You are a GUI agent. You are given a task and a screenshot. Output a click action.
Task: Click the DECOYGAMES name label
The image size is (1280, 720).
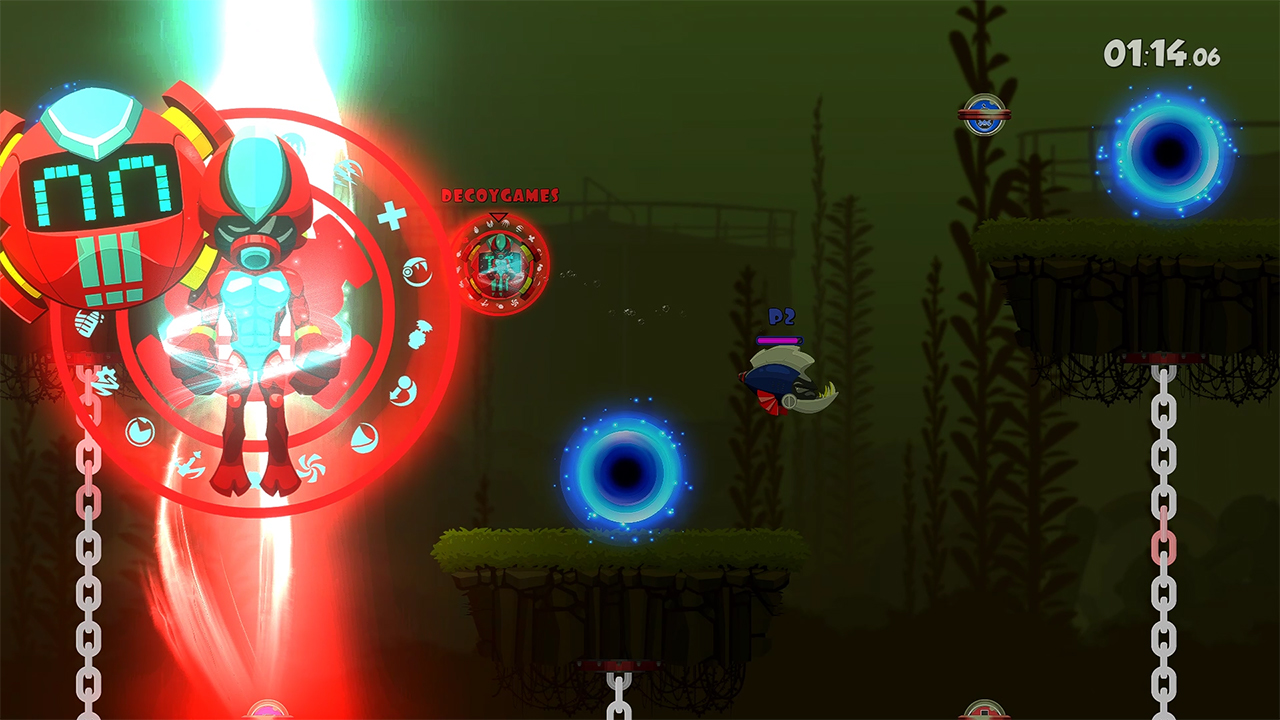[500, 194]
